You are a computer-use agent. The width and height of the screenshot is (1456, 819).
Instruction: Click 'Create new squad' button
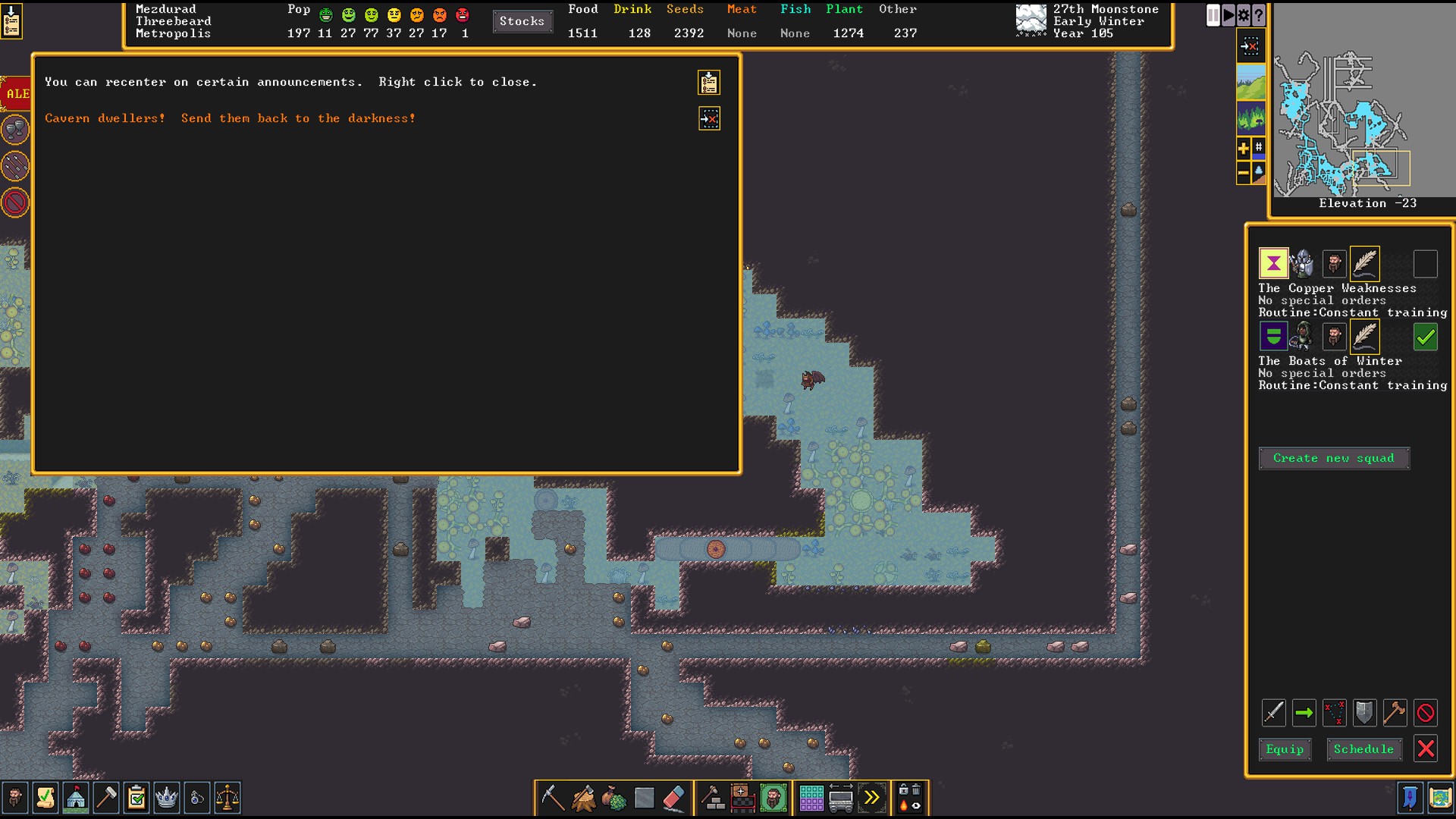(1333, 458)
